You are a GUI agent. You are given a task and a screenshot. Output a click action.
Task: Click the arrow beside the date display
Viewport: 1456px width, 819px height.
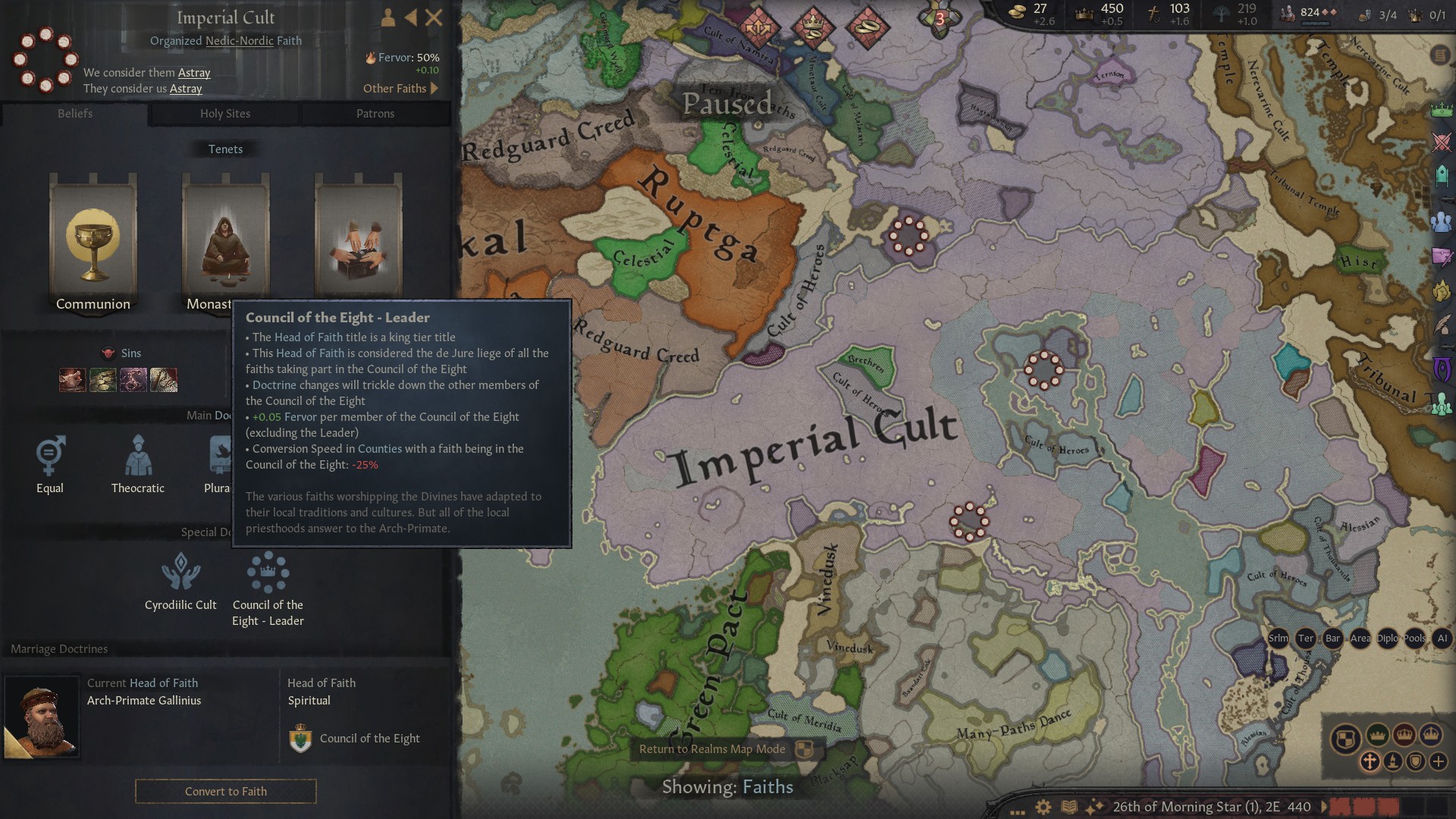tap(1324, 808)
